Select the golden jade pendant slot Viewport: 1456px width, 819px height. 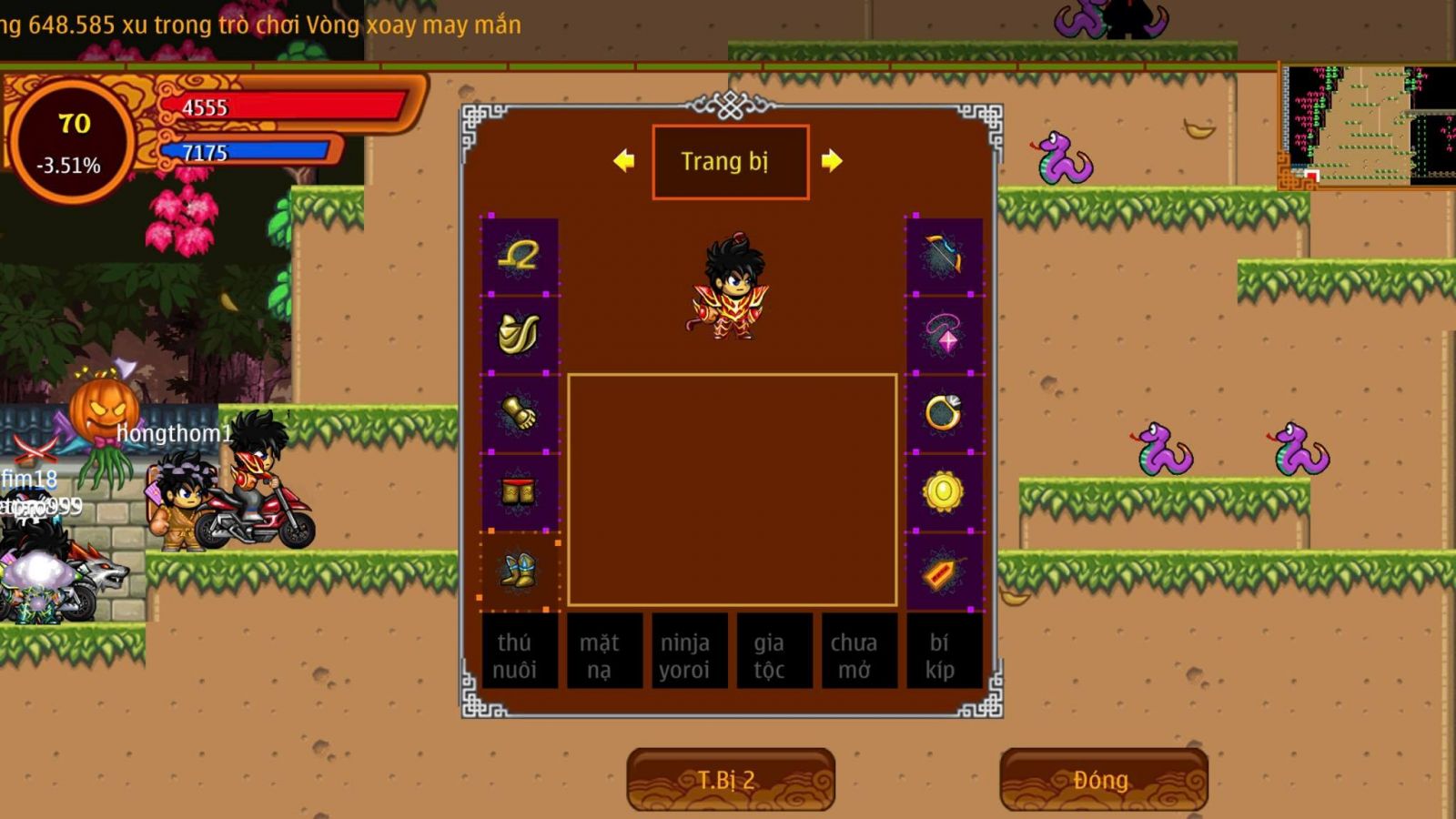click(944, 491)
